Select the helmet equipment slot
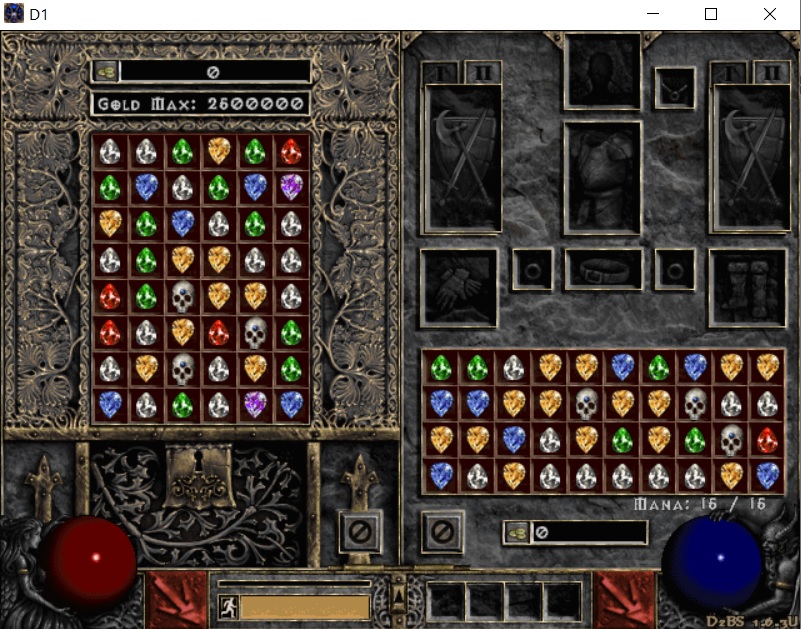The image size is (801, 629). [602, 70]
